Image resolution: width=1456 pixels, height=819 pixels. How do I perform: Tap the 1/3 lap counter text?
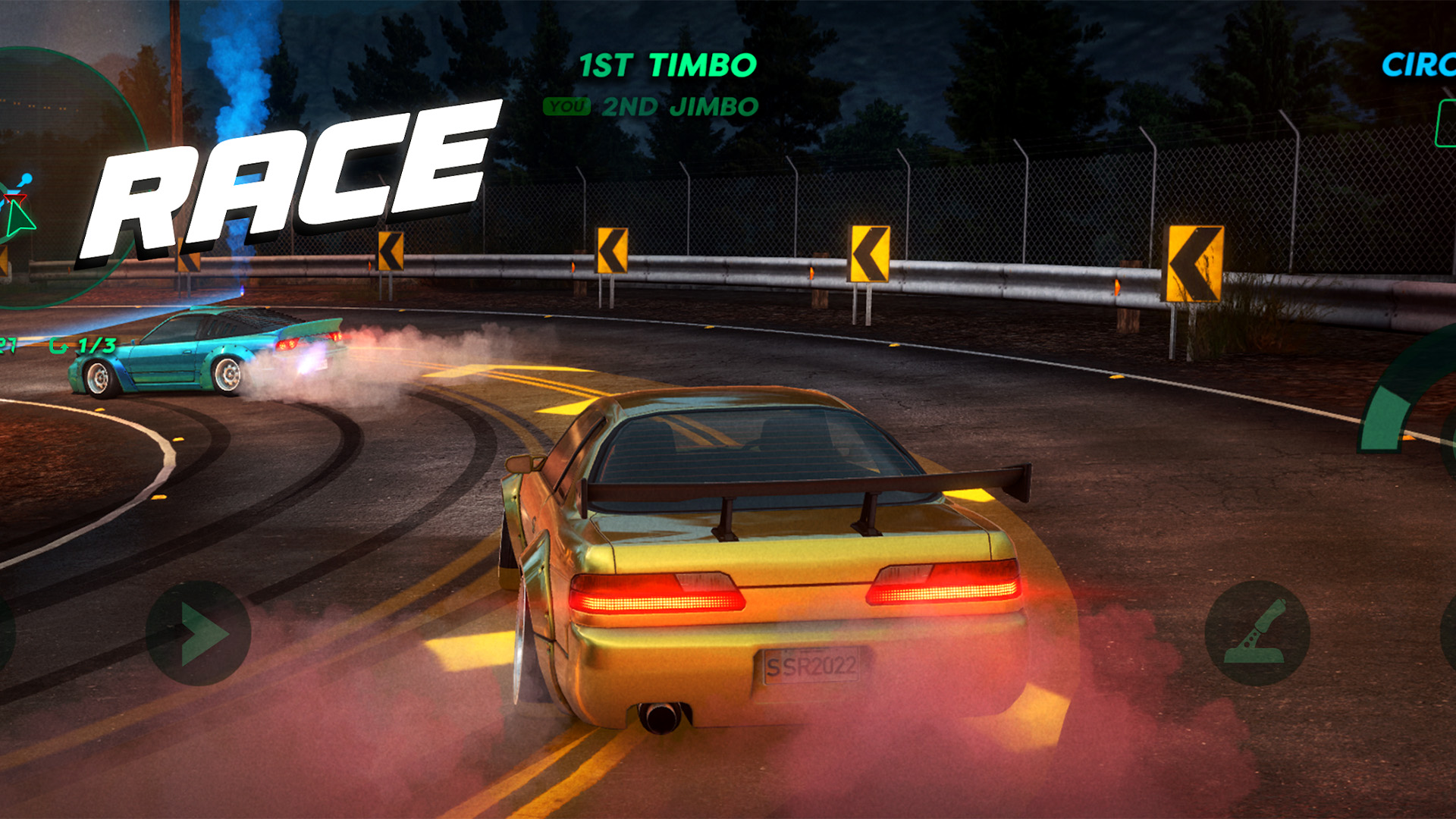coord(95,345)
